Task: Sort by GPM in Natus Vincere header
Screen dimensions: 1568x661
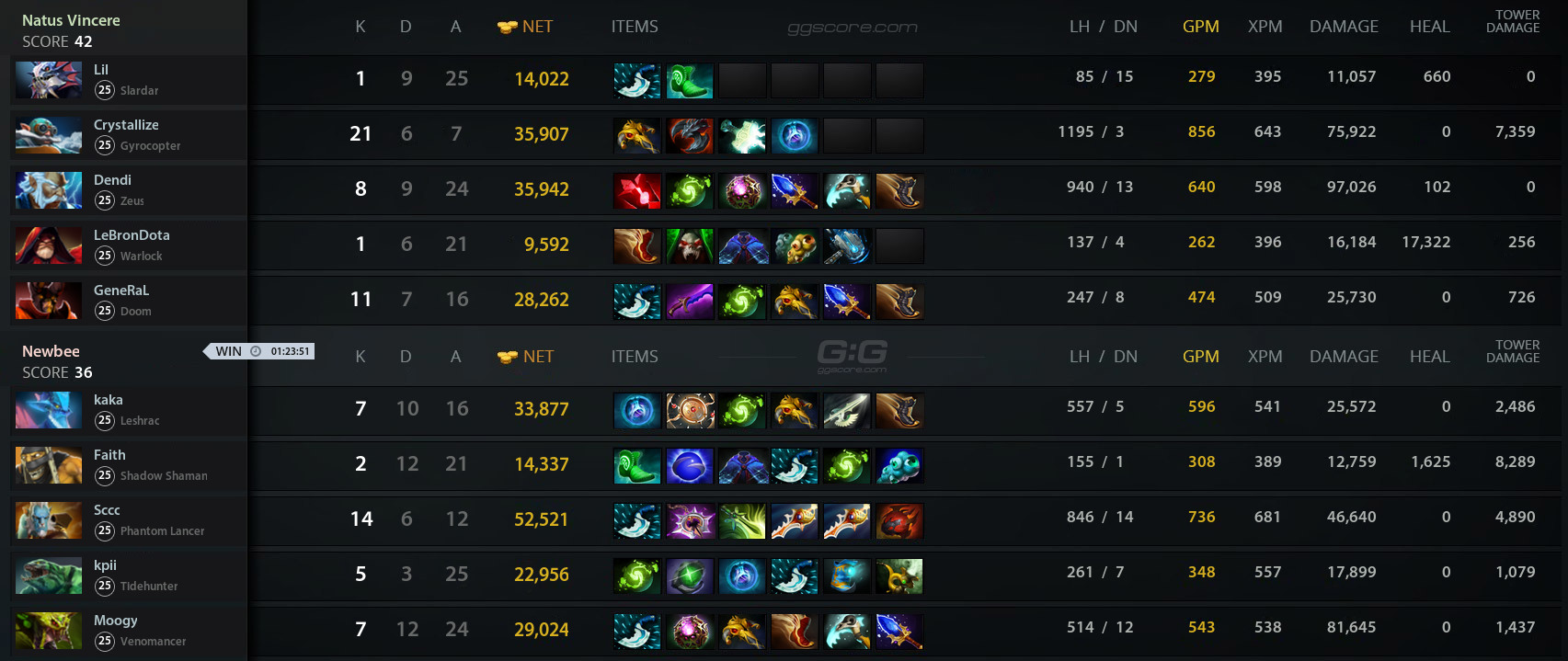Action: point(1200,27)
